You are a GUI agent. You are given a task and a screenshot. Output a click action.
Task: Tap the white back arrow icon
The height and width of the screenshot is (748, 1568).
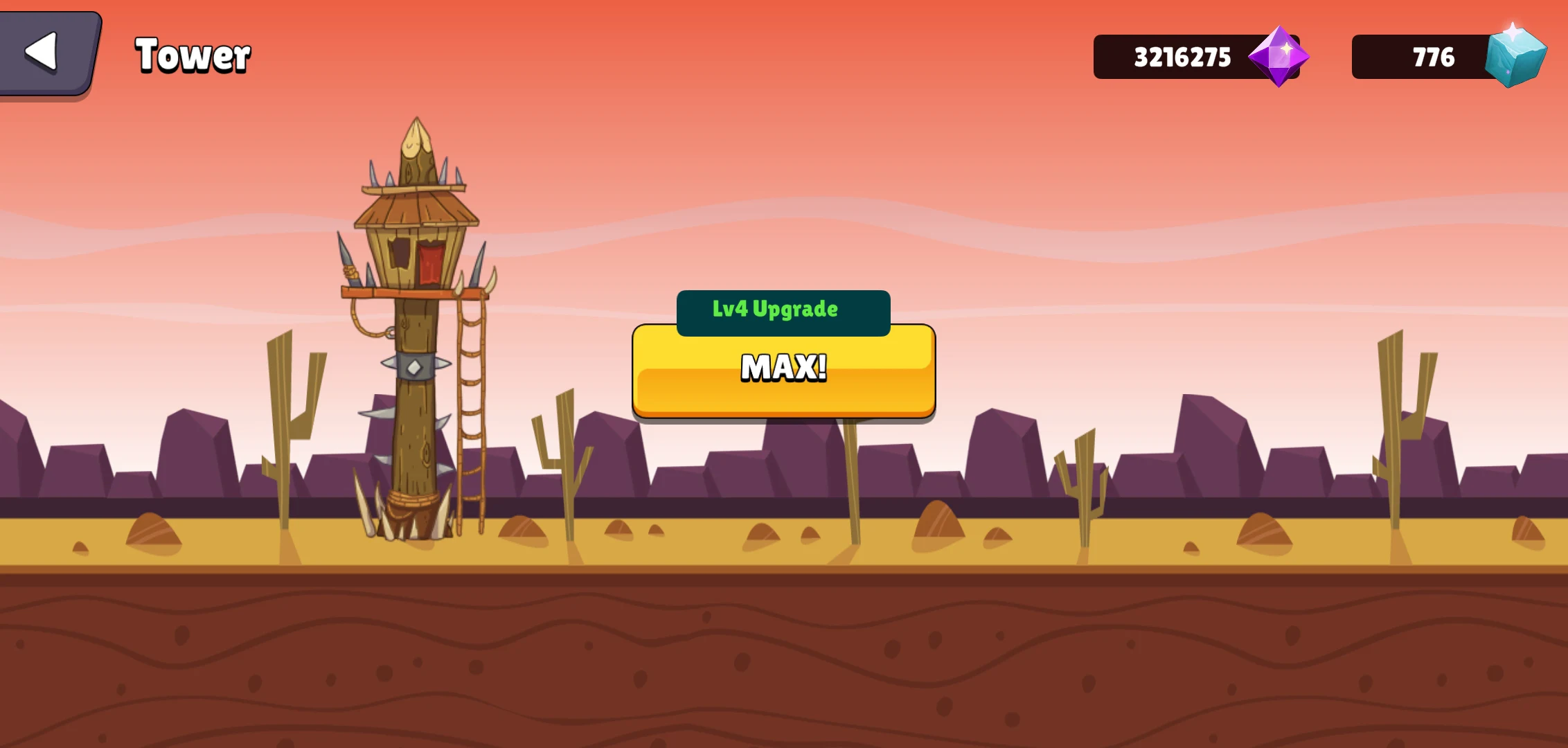pos(43,53)
